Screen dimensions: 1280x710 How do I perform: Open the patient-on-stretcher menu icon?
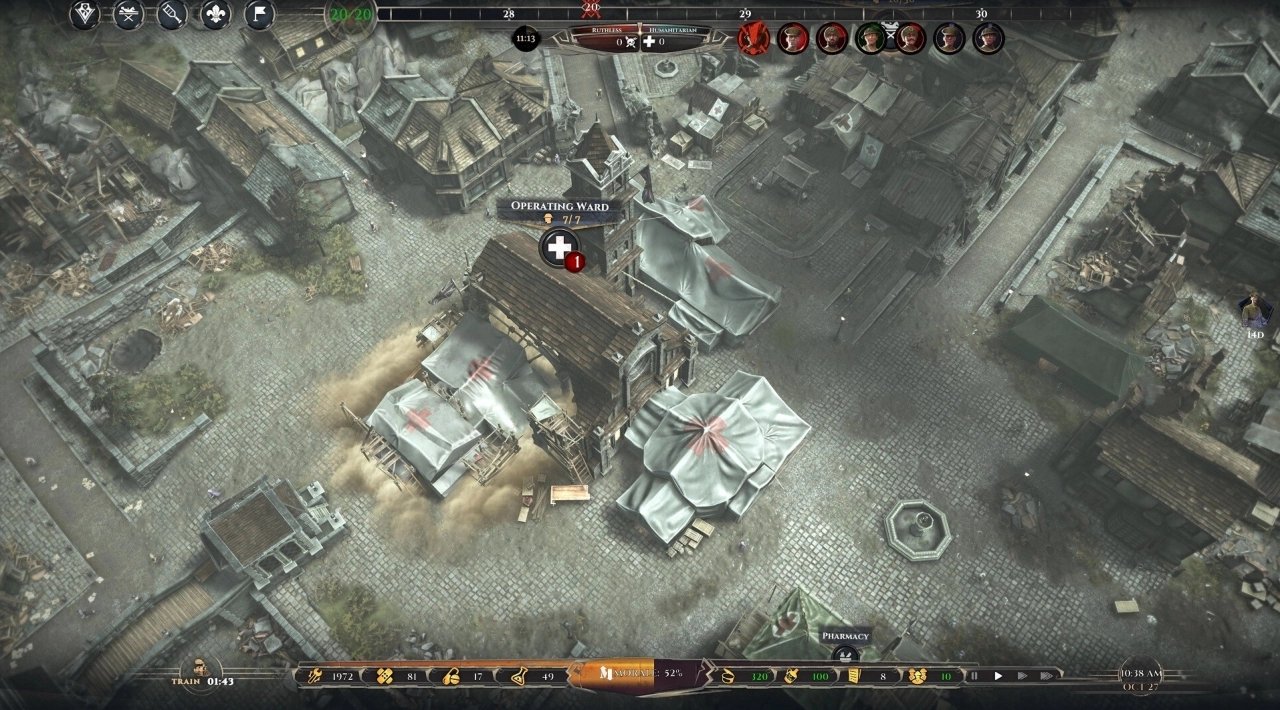[128, 15]
